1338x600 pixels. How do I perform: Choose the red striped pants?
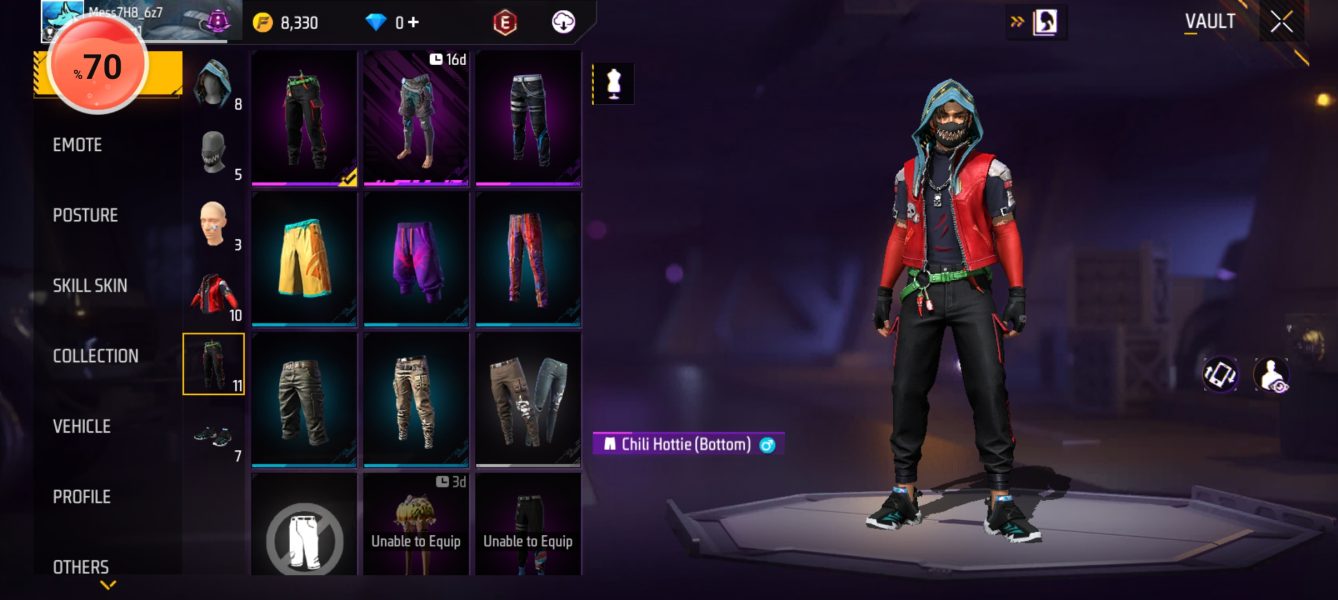pos(528,258)
